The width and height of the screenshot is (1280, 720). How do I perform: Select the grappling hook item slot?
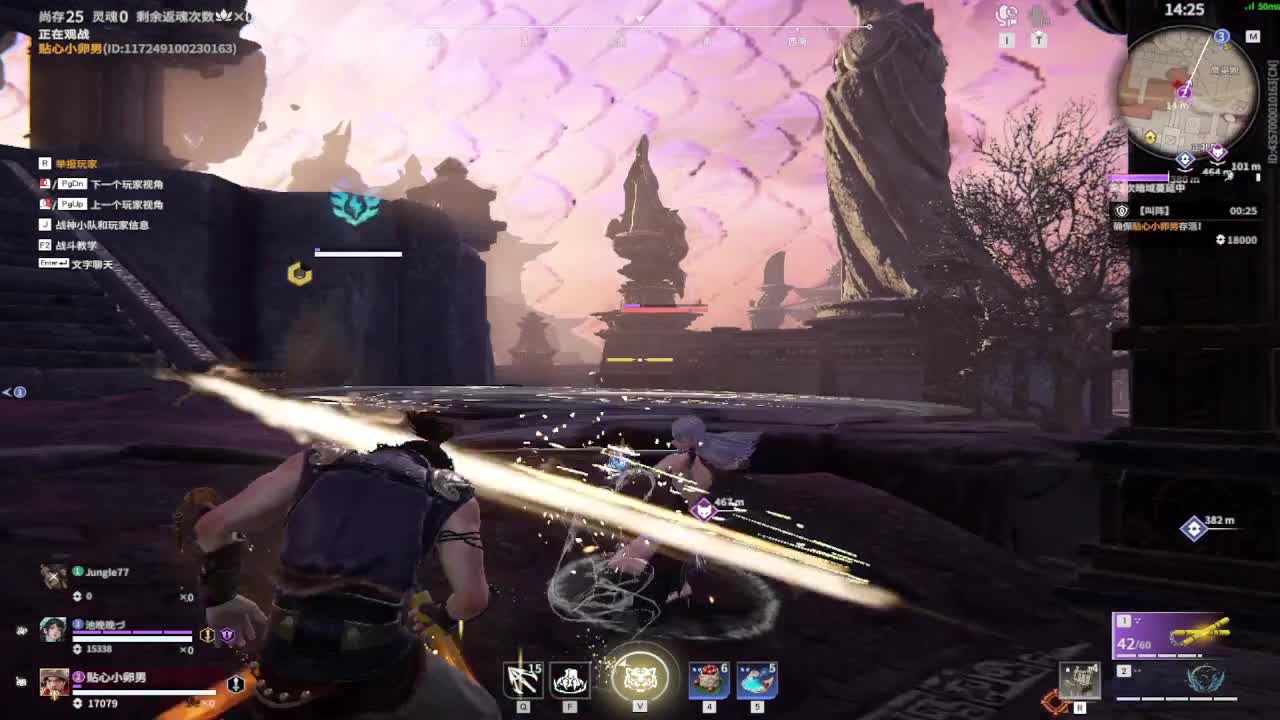point(523,680)
